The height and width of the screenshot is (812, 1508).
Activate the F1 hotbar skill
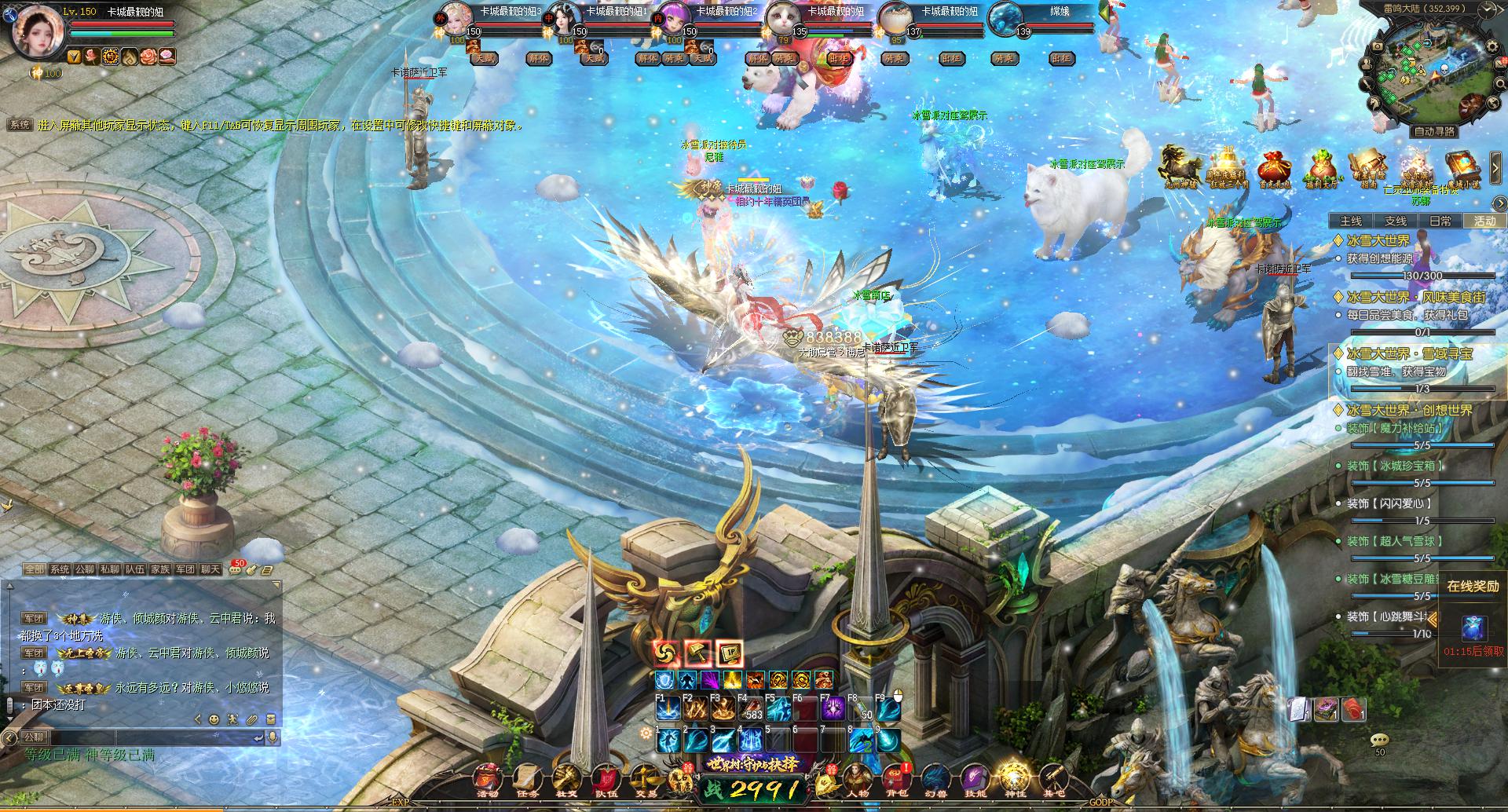point(668,709)
